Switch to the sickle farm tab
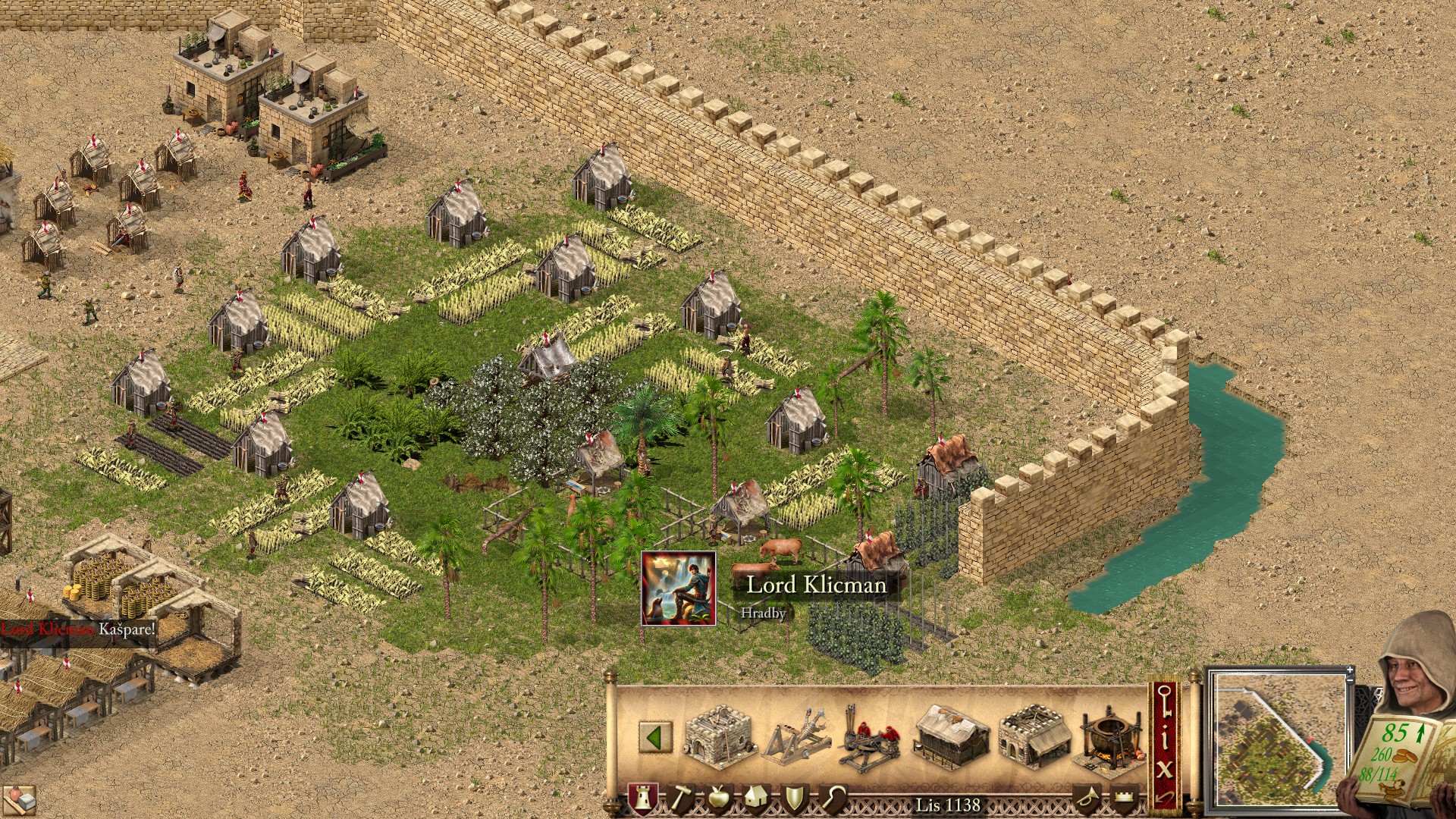The image size is (1456, 819). pyautogui.click(x=833, y=799)
